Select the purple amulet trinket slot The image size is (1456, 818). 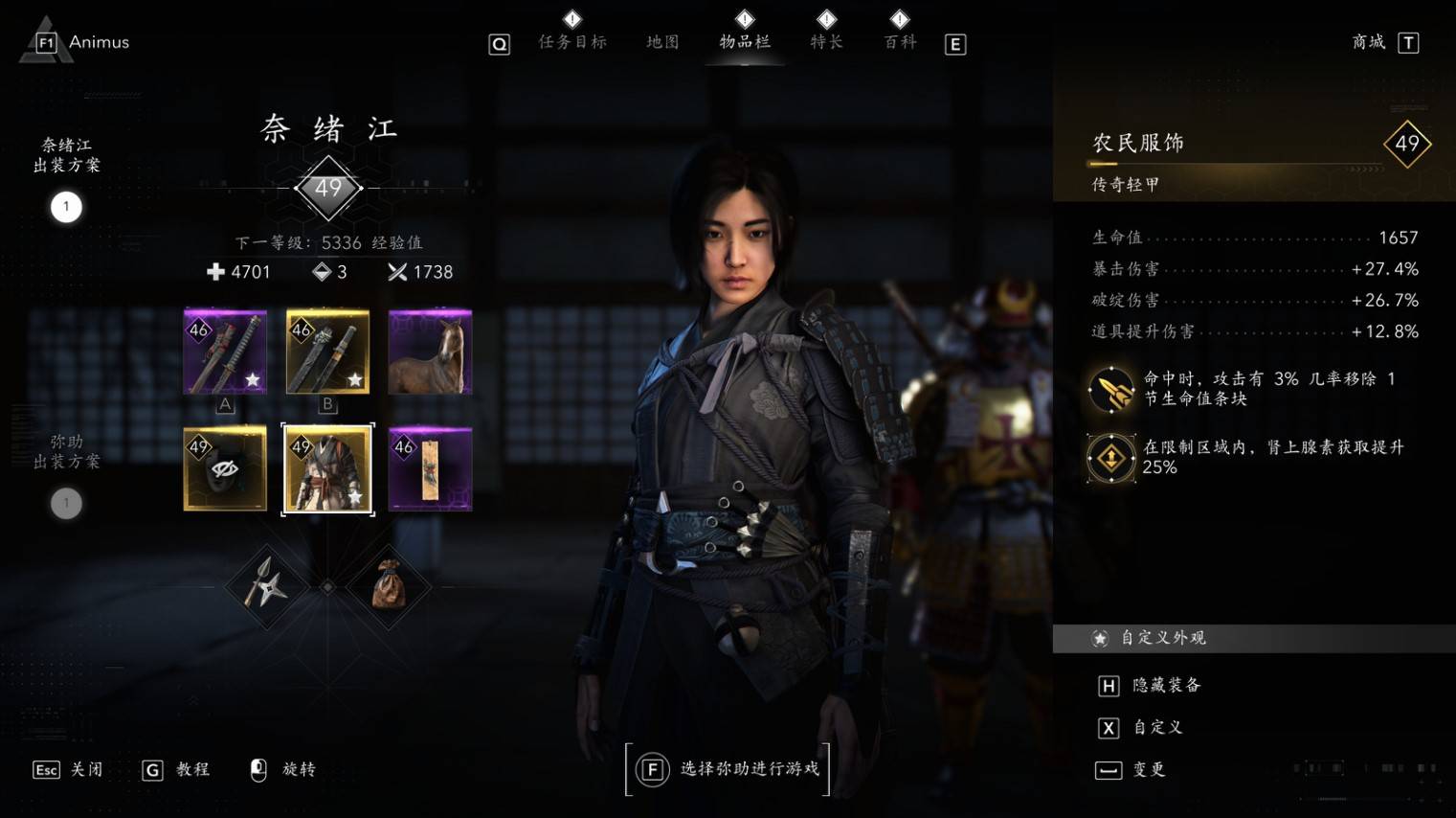pos(430,469)
